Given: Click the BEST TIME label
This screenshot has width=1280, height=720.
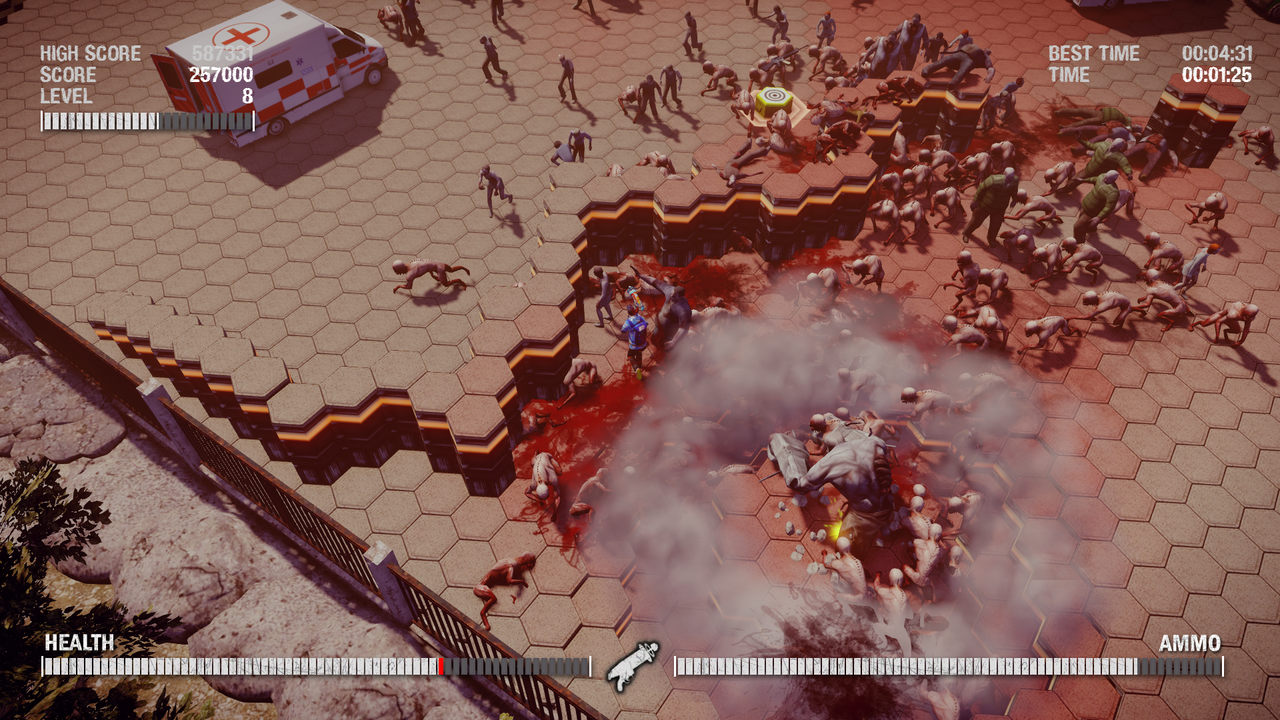Looking at the screenshot, I should [x=1093, y=54].
